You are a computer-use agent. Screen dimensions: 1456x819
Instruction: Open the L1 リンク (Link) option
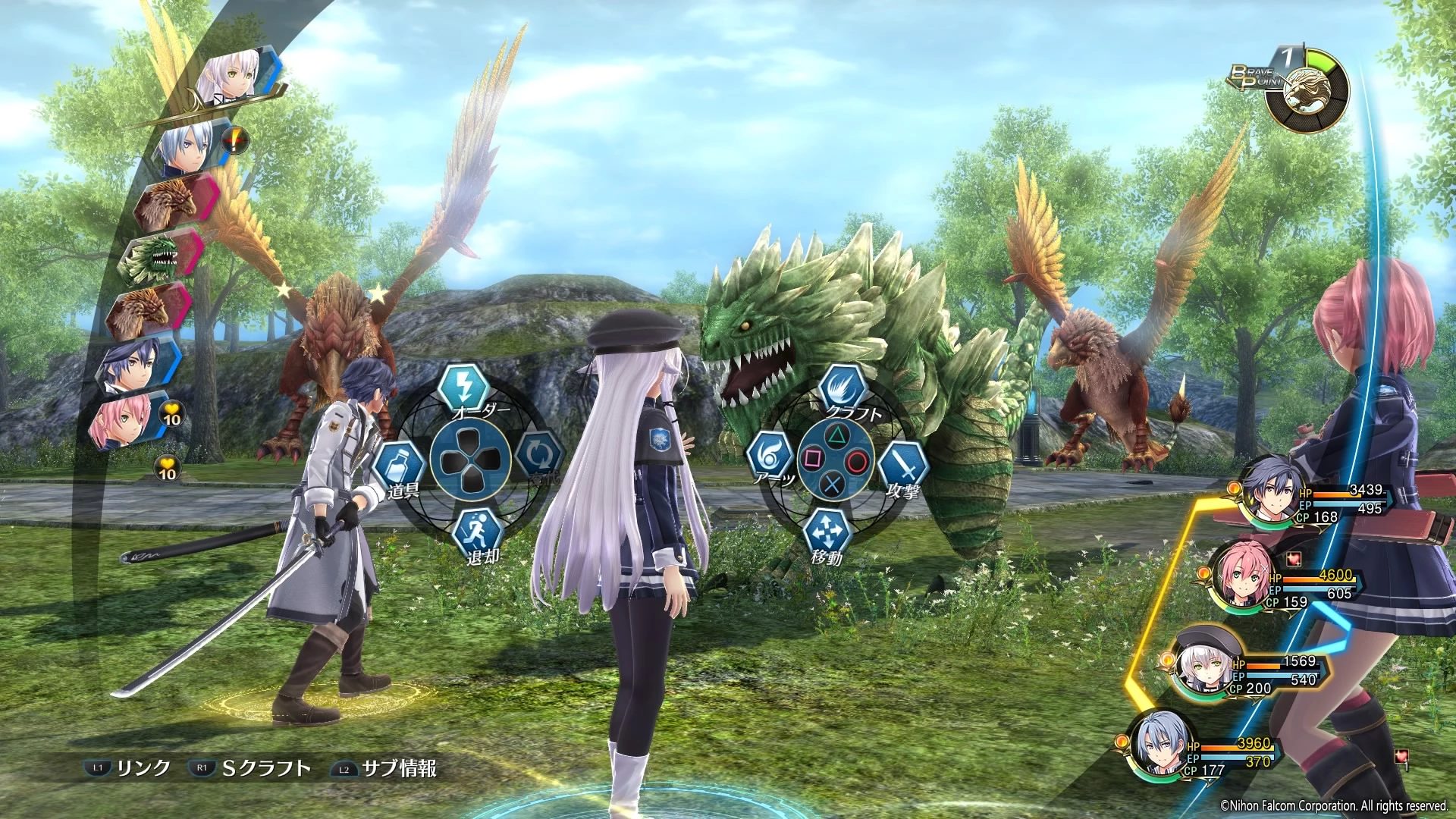click(126, 767)
